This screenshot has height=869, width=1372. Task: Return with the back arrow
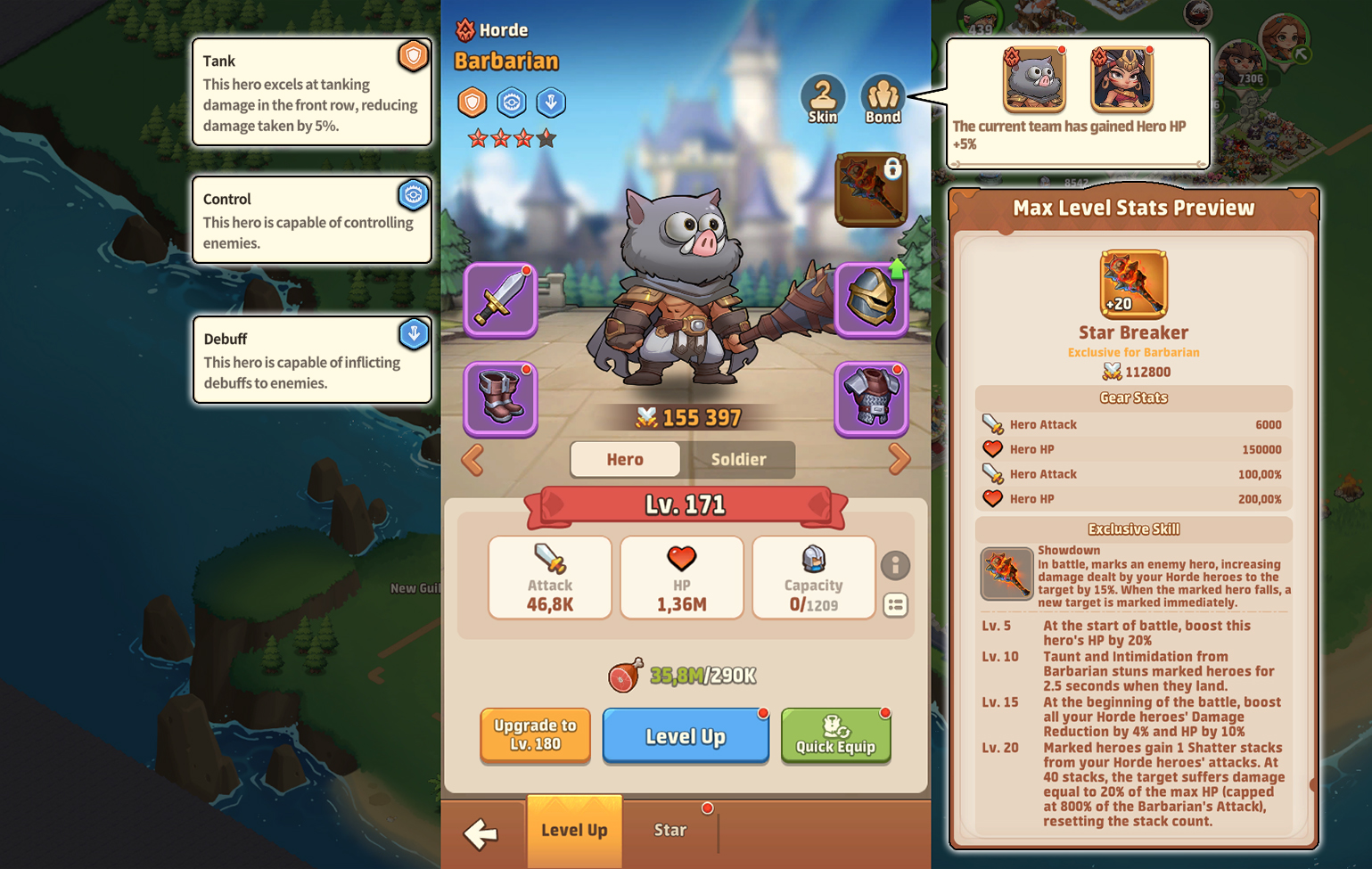(x=481, y=832)
